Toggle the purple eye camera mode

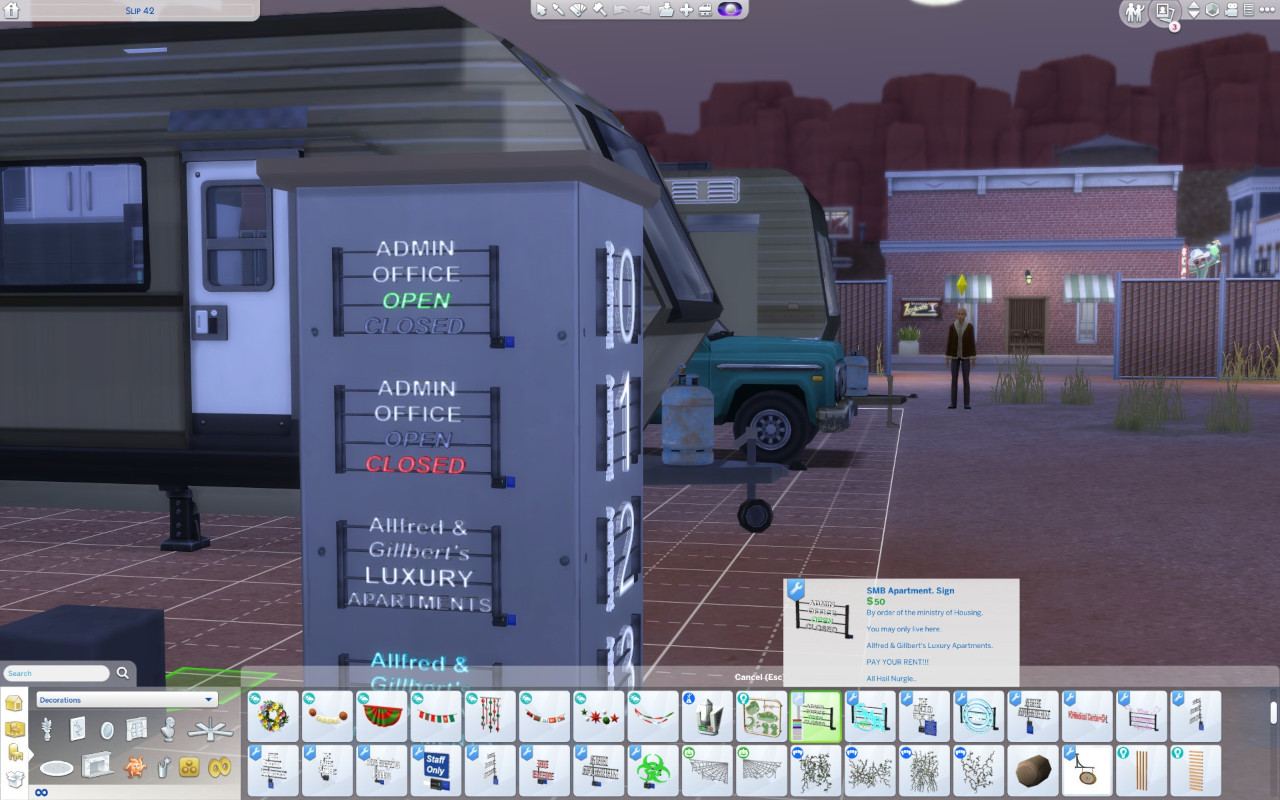coord(729,10)
